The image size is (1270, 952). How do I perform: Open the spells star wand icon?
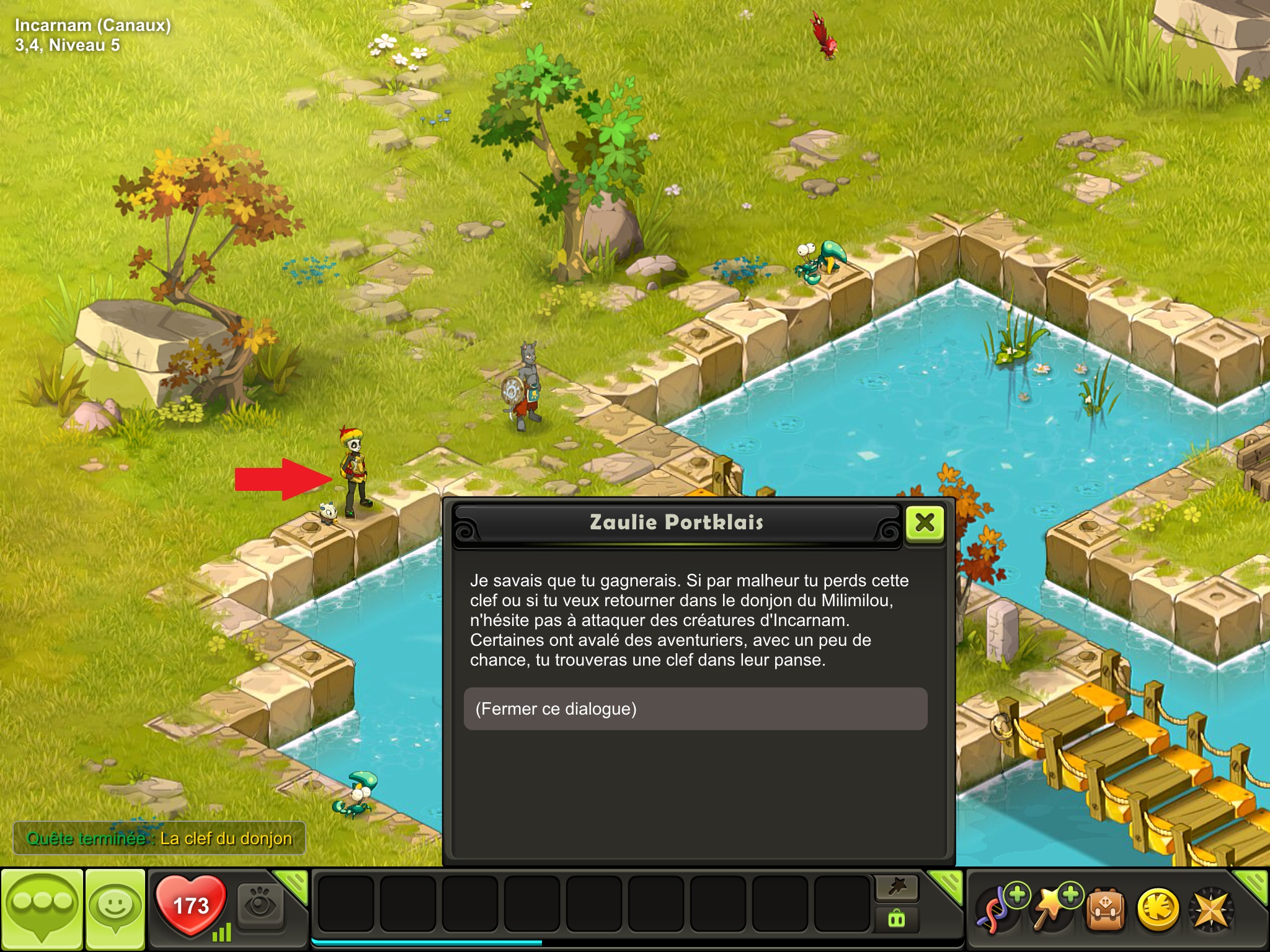pyautogui.click(x=1052, y=910)
